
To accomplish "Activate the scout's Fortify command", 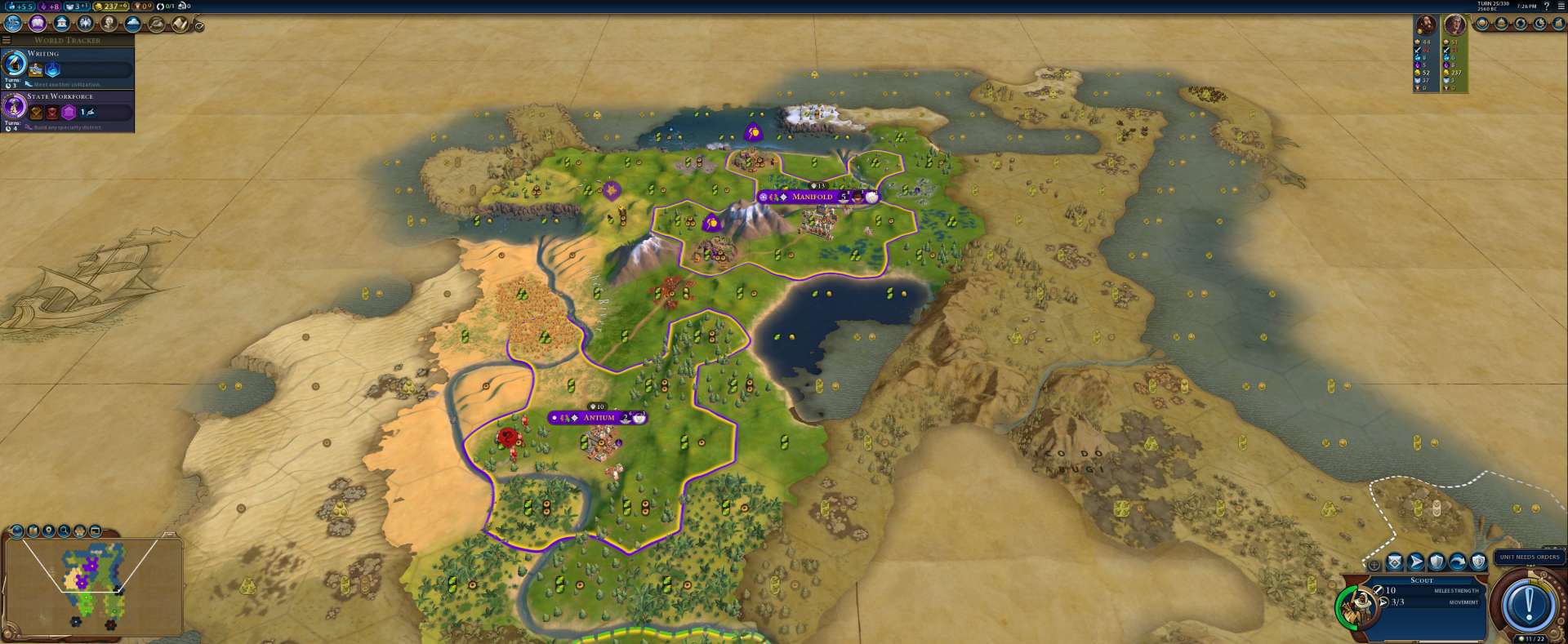I will click(1437, 562).
